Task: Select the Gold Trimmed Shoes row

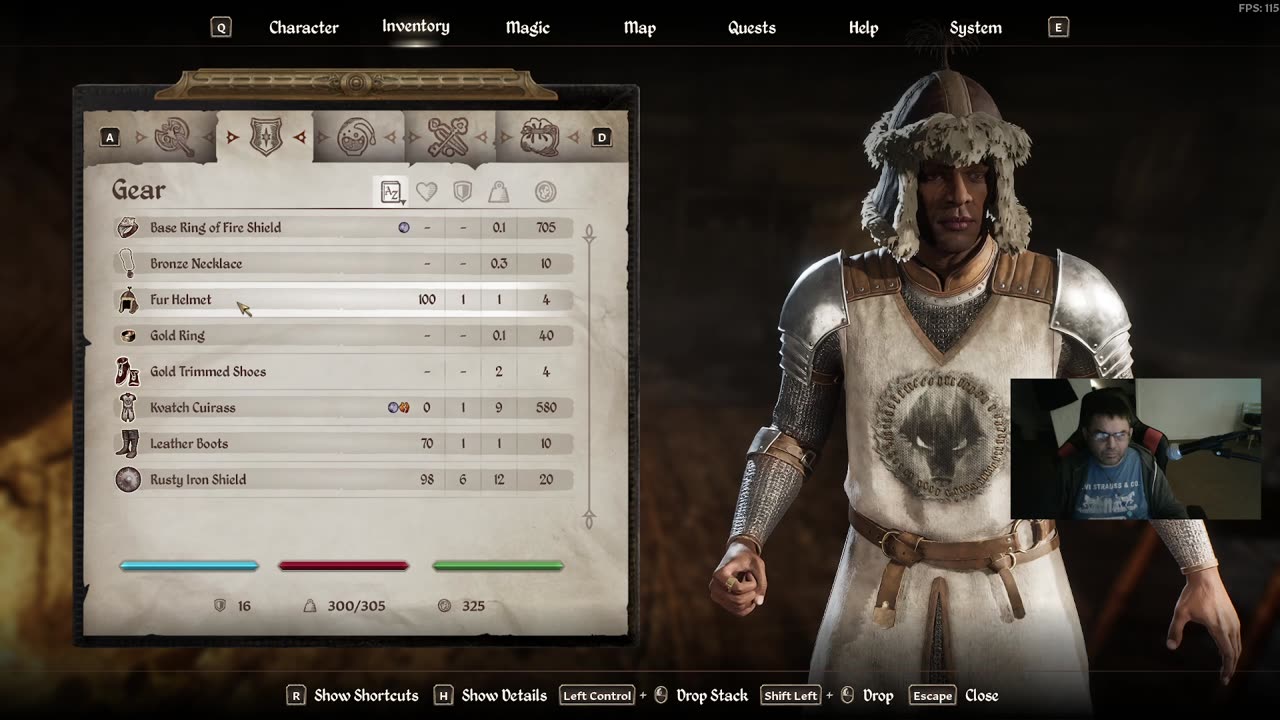Action: pyautogui.click(x=208, y=372)
